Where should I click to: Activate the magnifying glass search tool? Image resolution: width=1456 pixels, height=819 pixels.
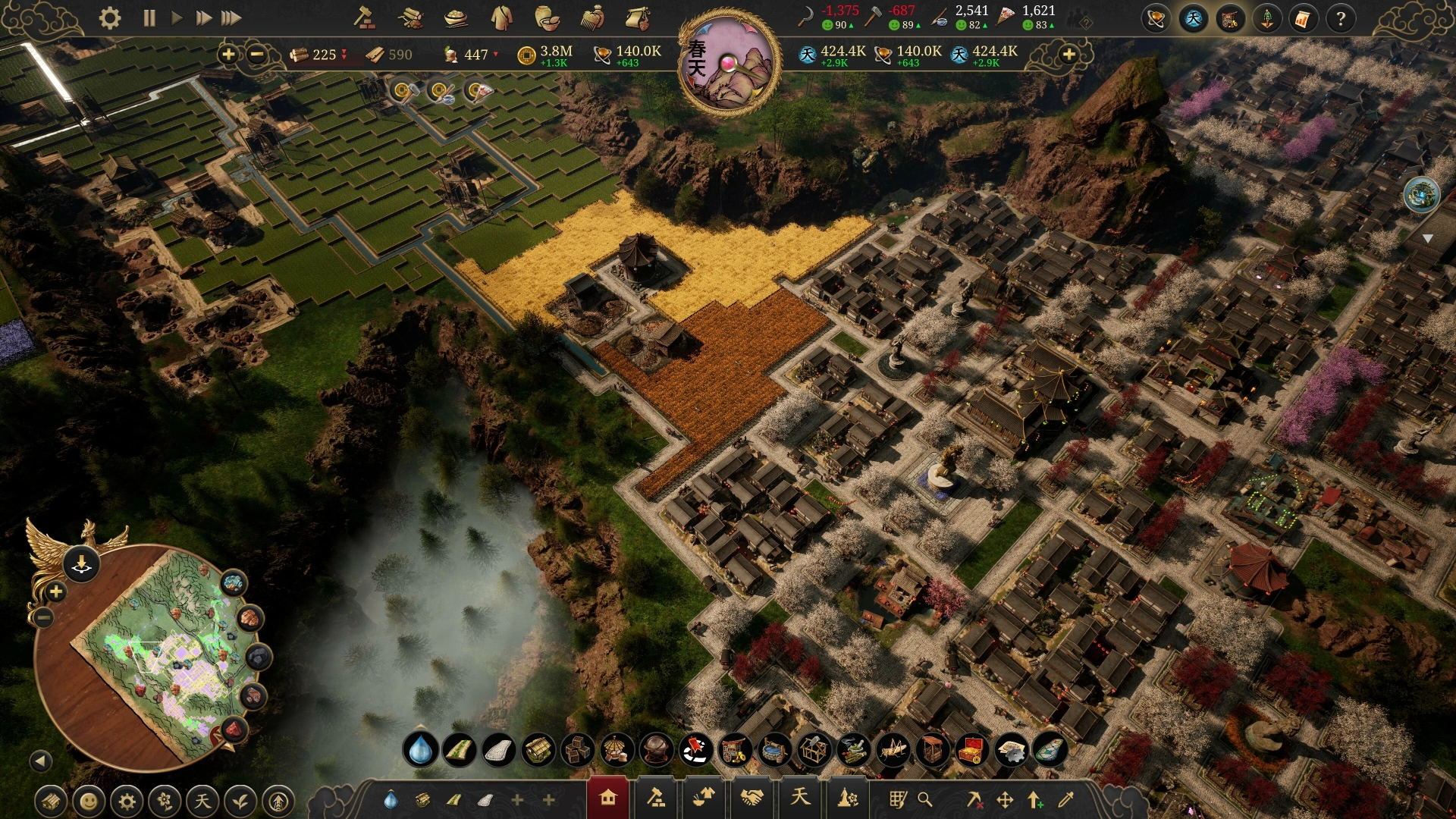click(924, 799)
